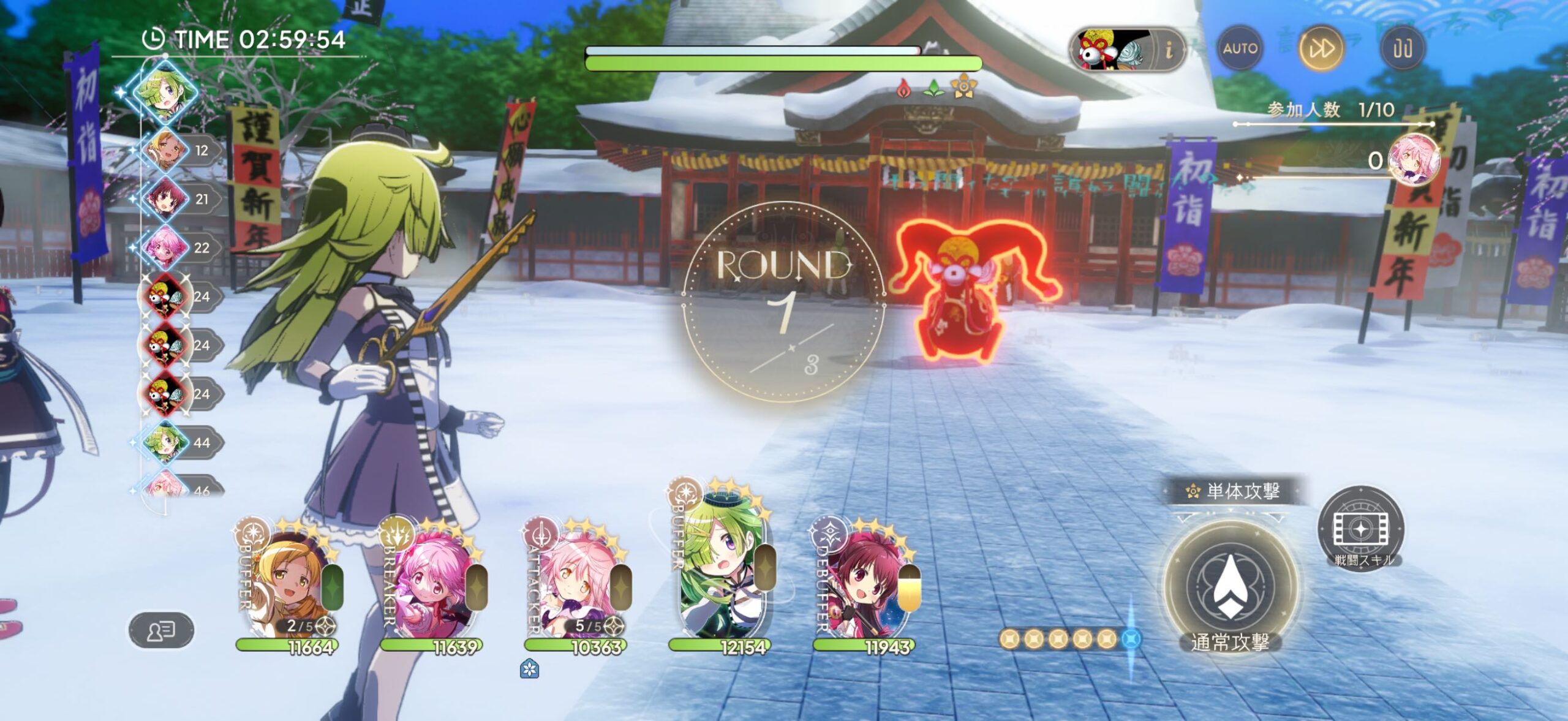Click the turn order portrait numbered 21
1568x721 pixels.
point(164,199)
